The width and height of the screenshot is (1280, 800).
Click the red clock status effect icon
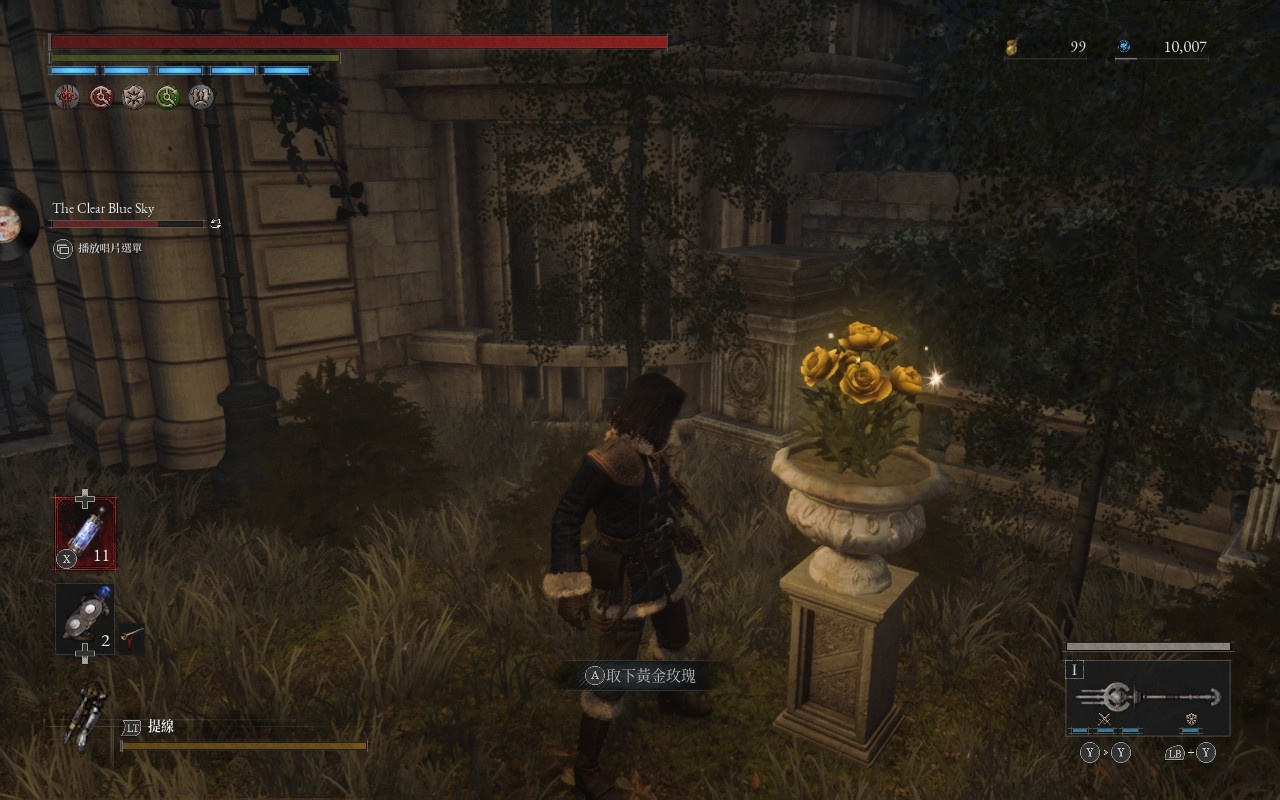click(101, 97)
